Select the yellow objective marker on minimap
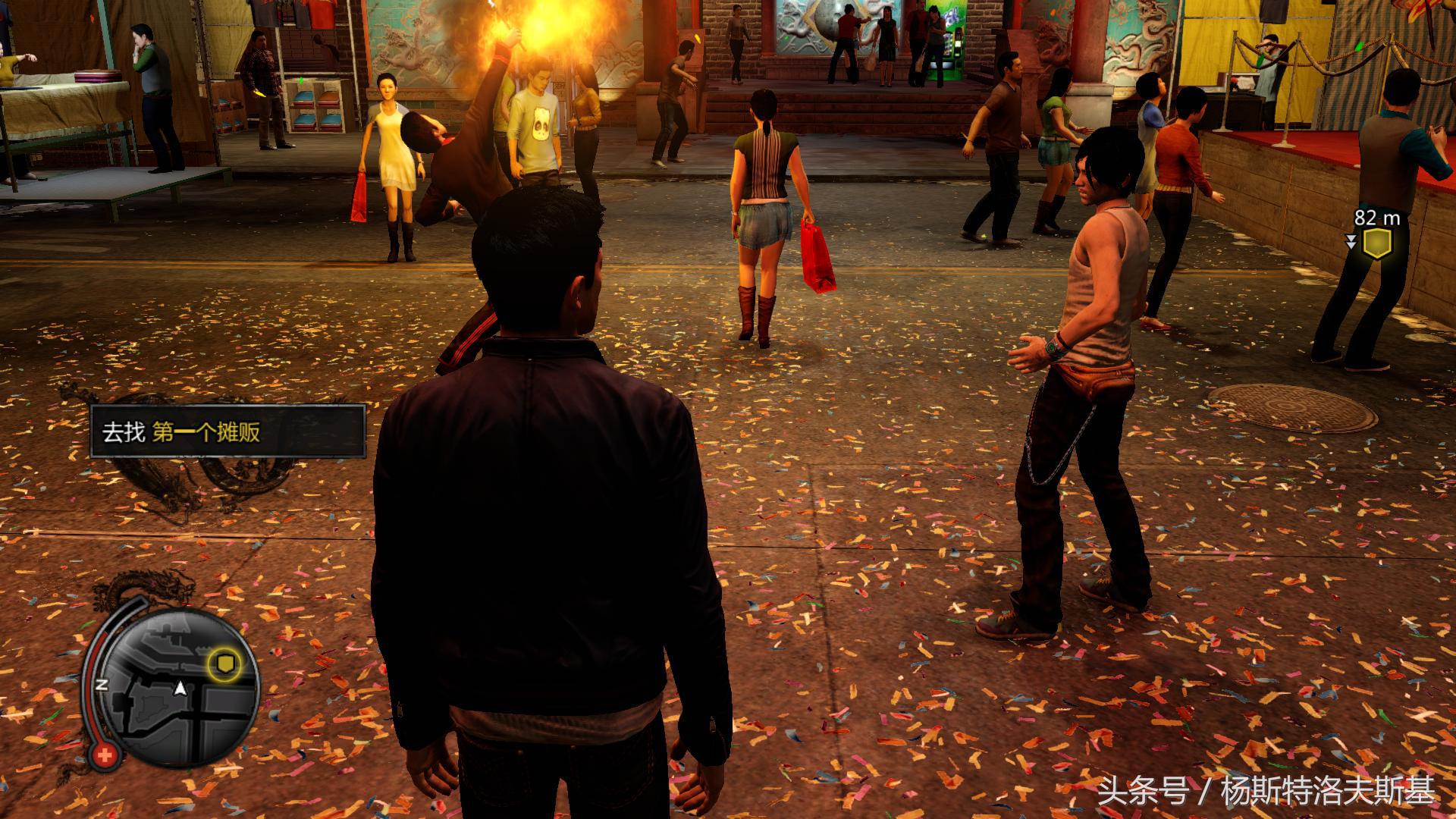 tap(225, 665)
